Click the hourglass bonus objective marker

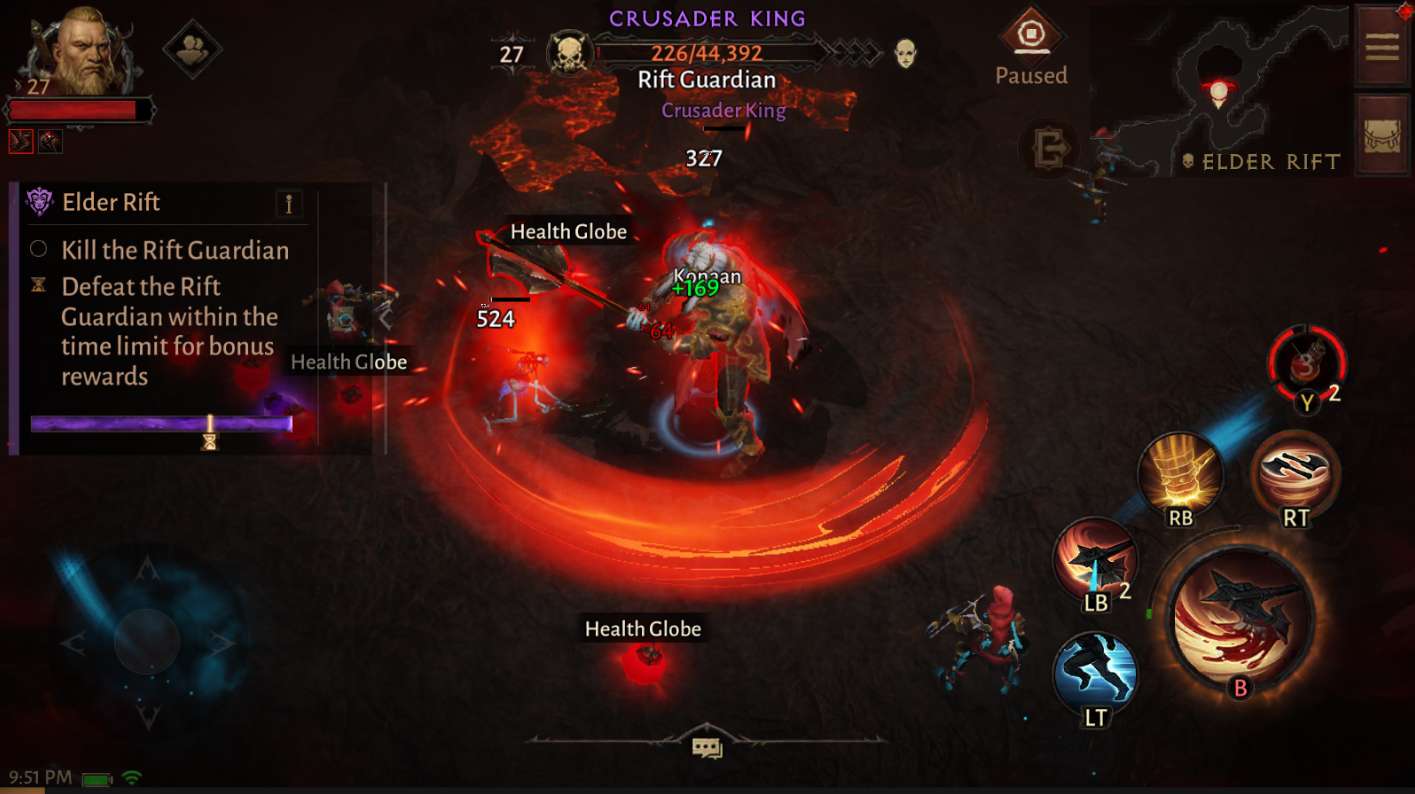tap(39, 288)
